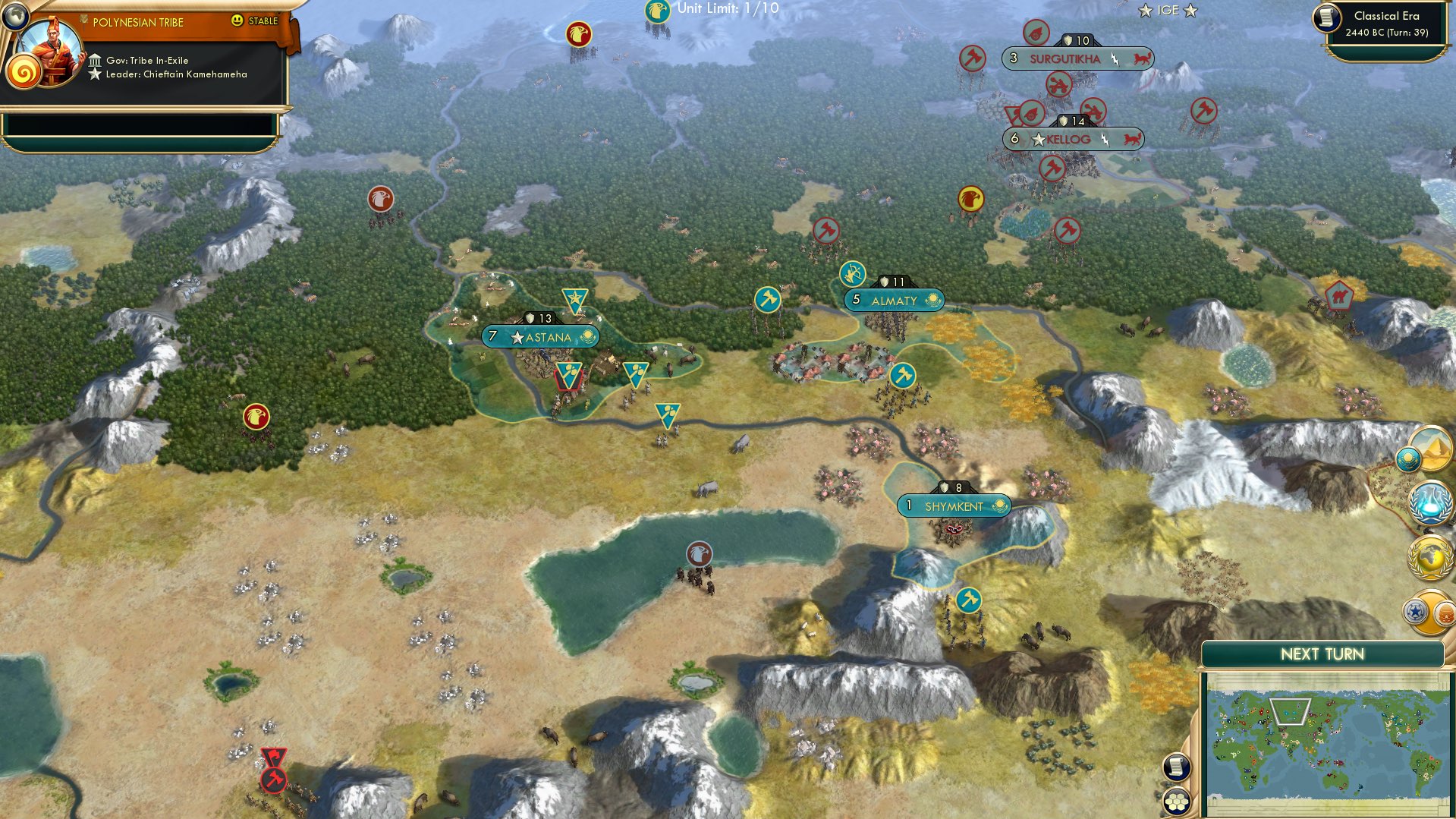Toggle the IGE in-game editor star
This screenshot has height=819, width=1456.
(x=1166, y=11)
